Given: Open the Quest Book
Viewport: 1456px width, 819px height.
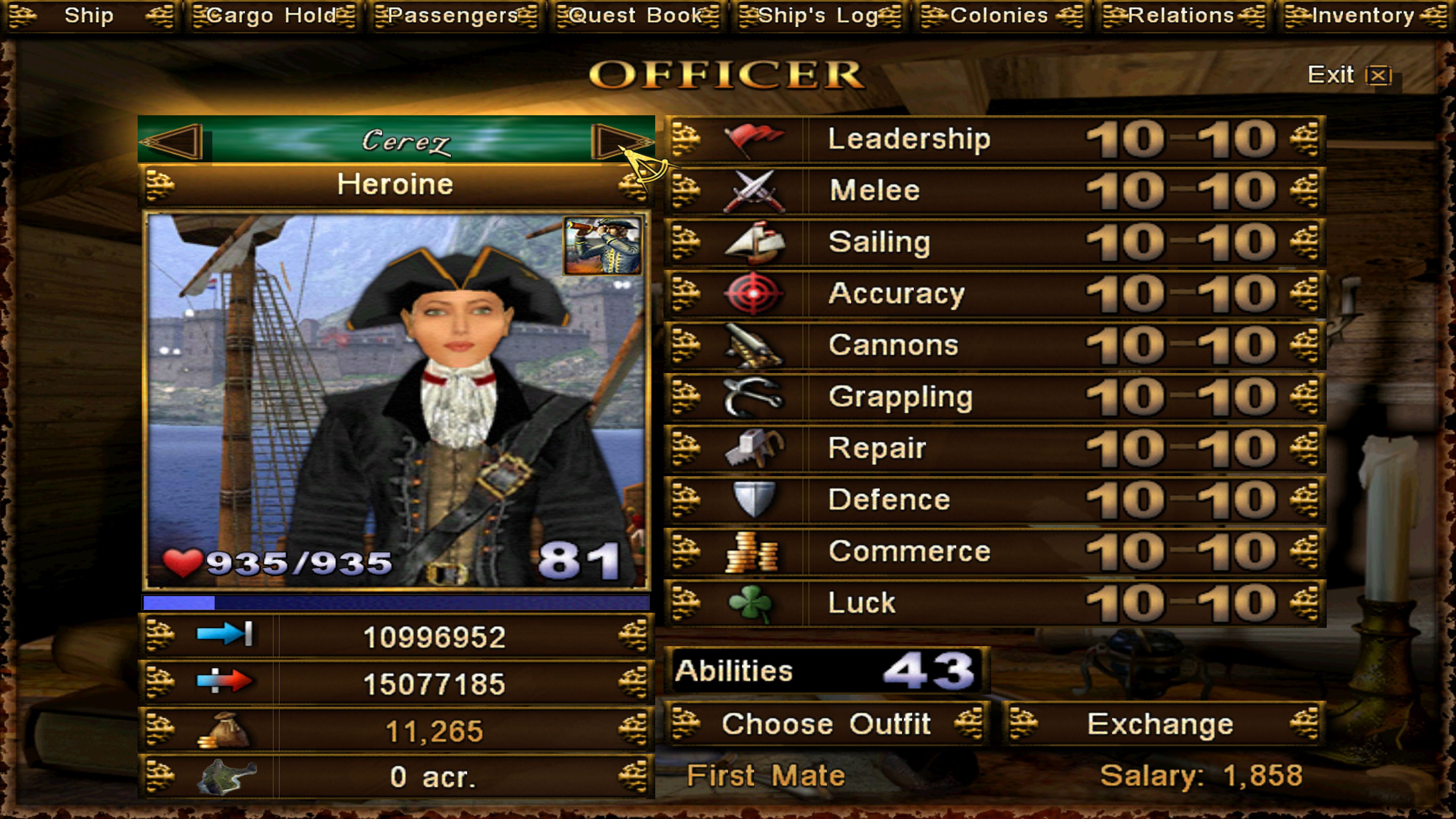Looking at the screenshot, I should point(637,16).
